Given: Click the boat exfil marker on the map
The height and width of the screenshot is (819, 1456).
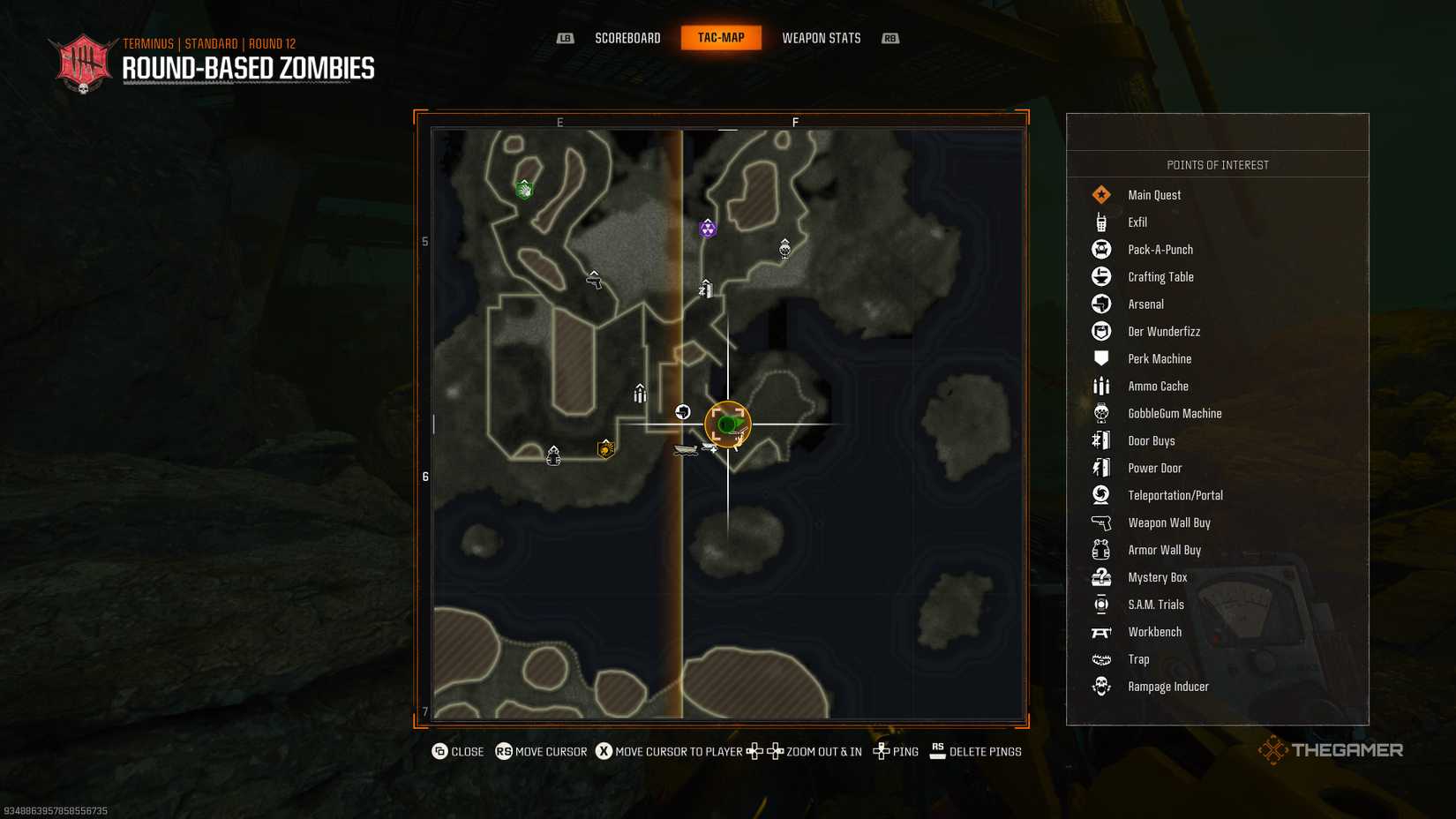Looking at the screenshot, I should 687,450.
